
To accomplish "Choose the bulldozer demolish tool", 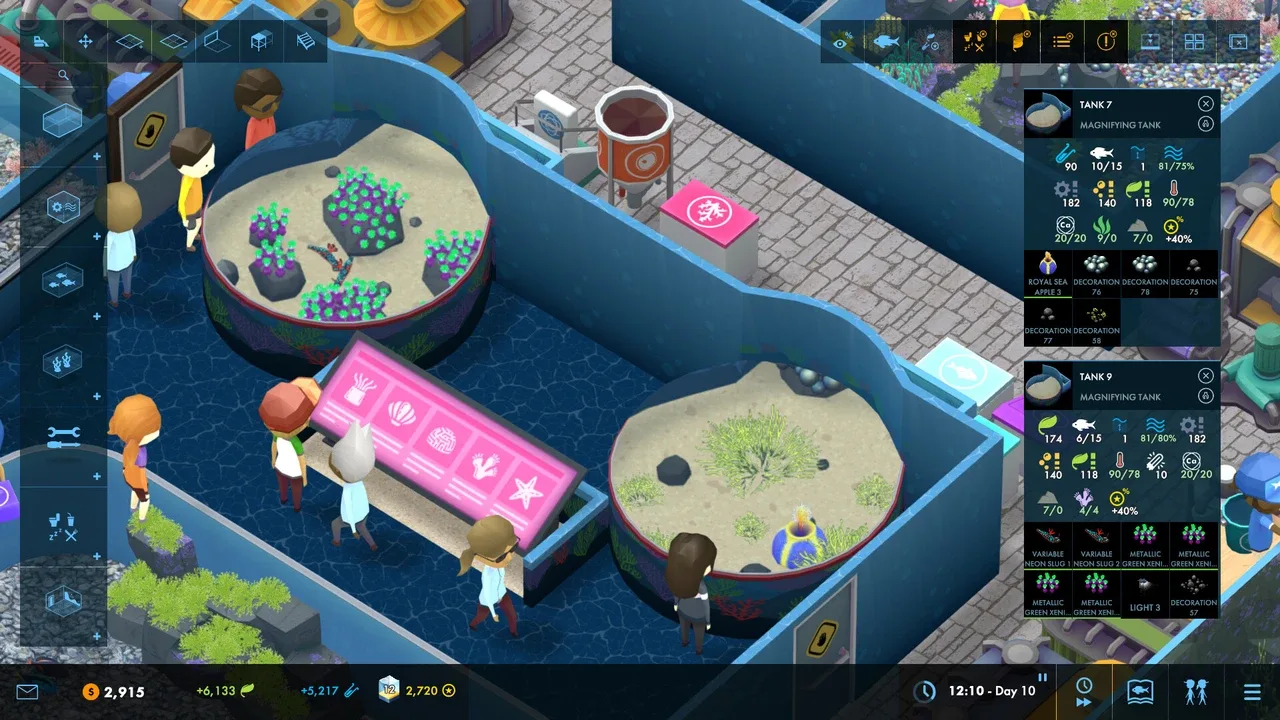I will pyautogui.click(x=41, y=42).
